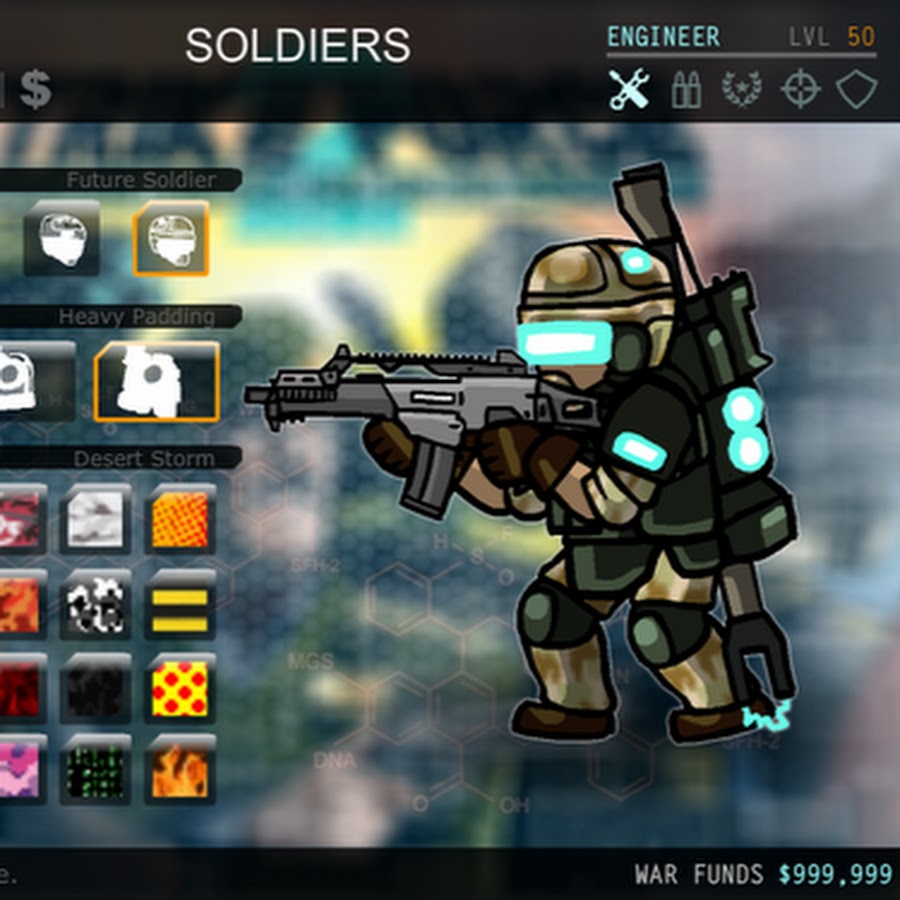Choose the orange dotted halftone camo
This screenshot has width=900, height=900.
180,518
